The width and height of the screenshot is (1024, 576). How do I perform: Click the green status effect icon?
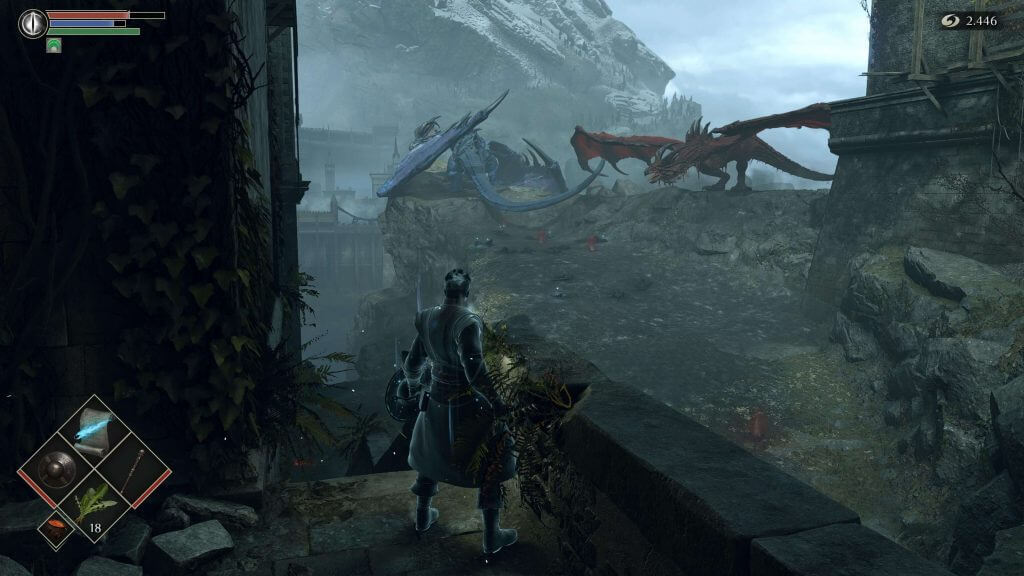[x=54, y=45]
